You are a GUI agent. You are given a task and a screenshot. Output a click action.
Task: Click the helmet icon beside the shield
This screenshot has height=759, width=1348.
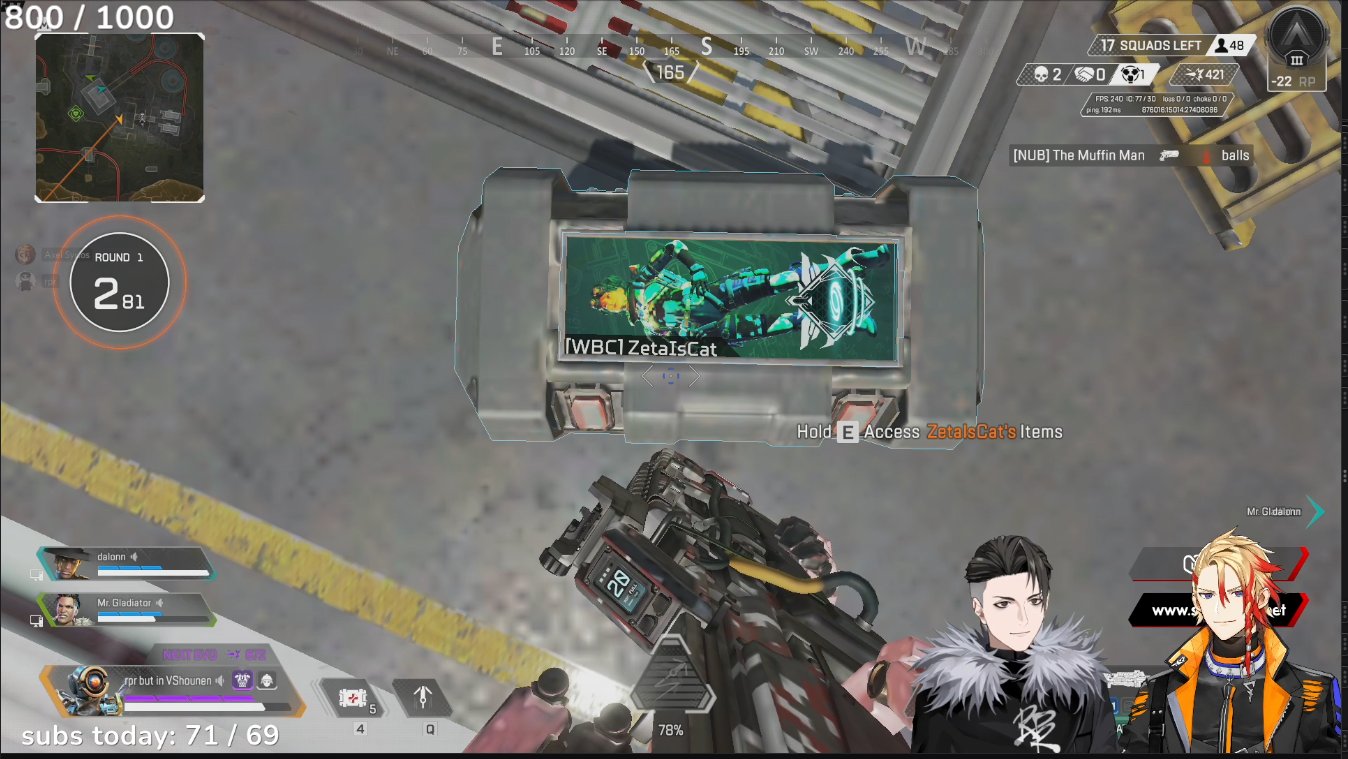[x=266, y=681]
